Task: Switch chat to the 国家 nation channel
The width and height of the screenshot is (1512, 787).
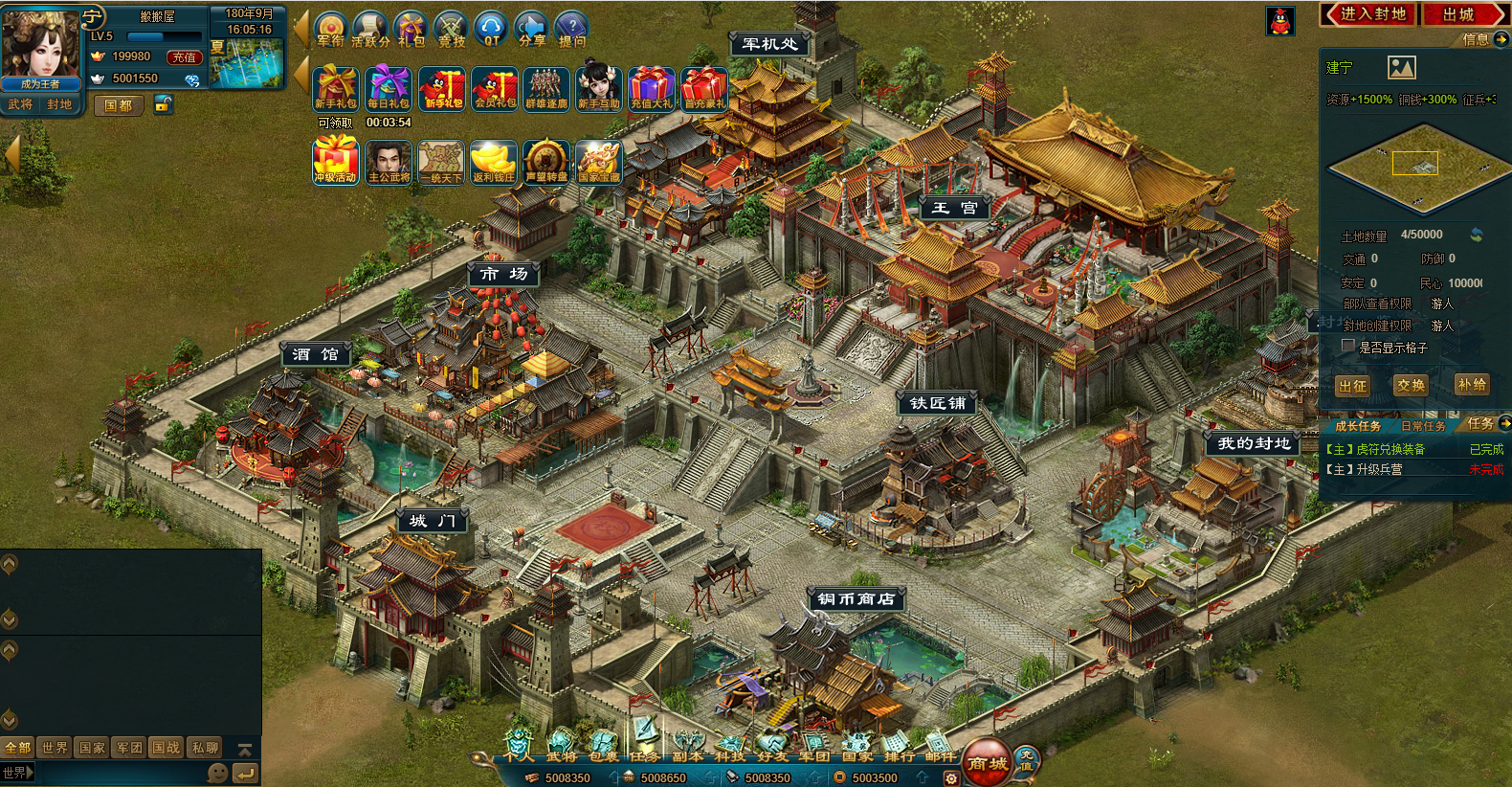Action: (x=92, y=748)
